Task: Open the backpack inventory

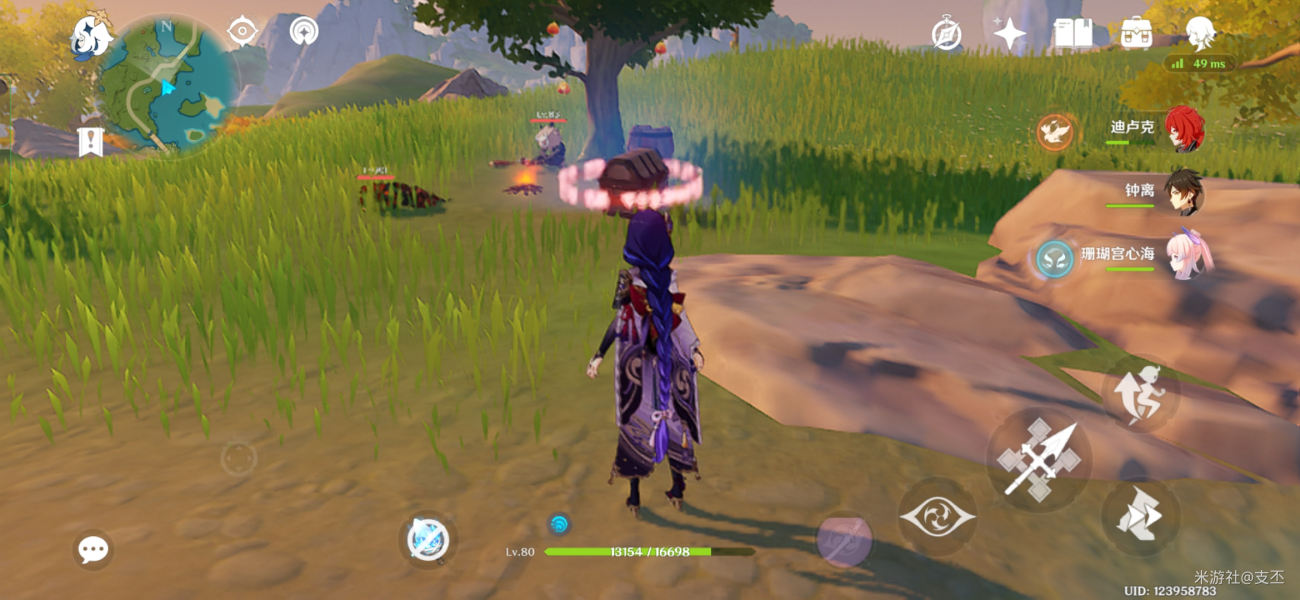Action: [x=1136, y=33]
